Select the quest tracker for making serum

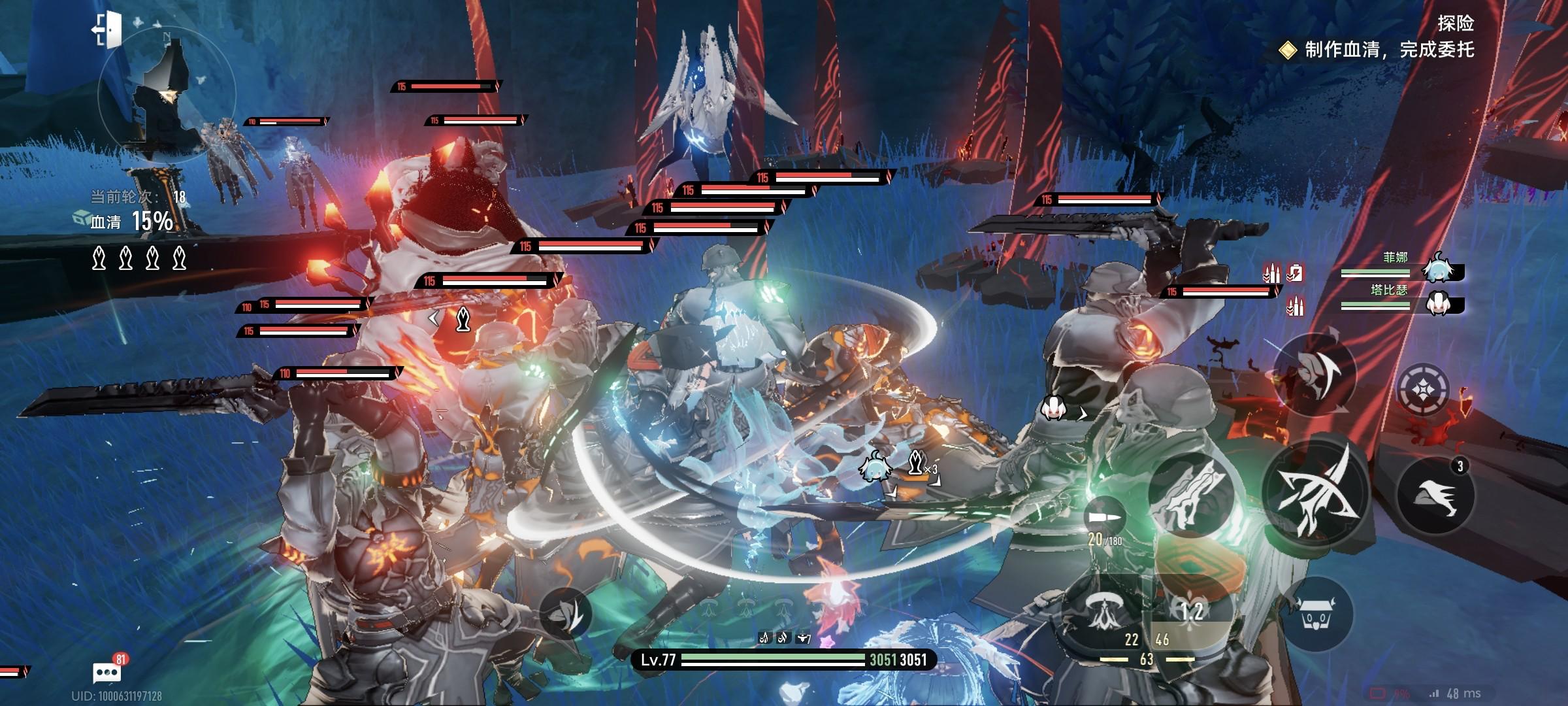pyautogui.click(x=1379, y=50)
